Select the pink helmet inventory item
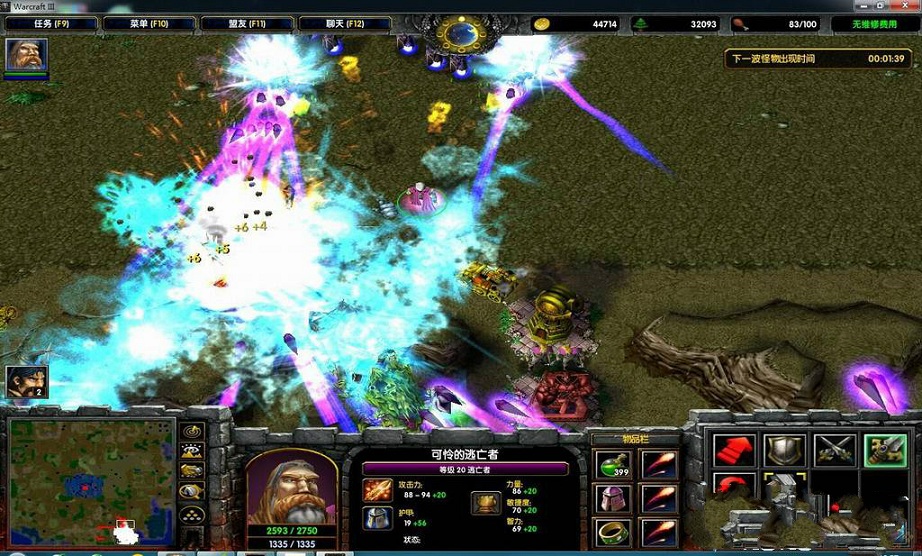 pos(613,498)
